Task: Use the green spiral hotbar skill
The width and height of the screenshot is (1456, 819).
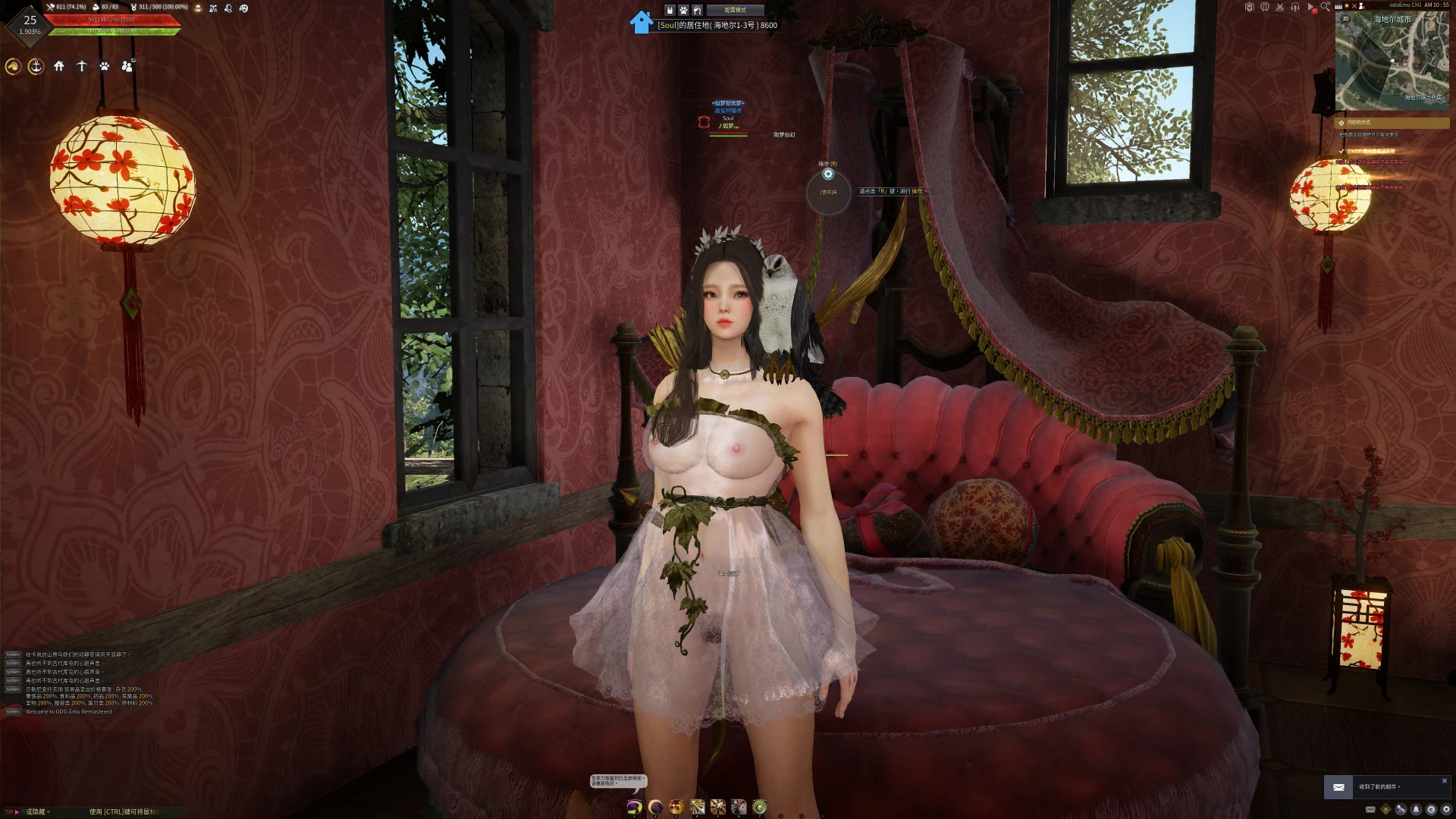Action: click(760, 807)
